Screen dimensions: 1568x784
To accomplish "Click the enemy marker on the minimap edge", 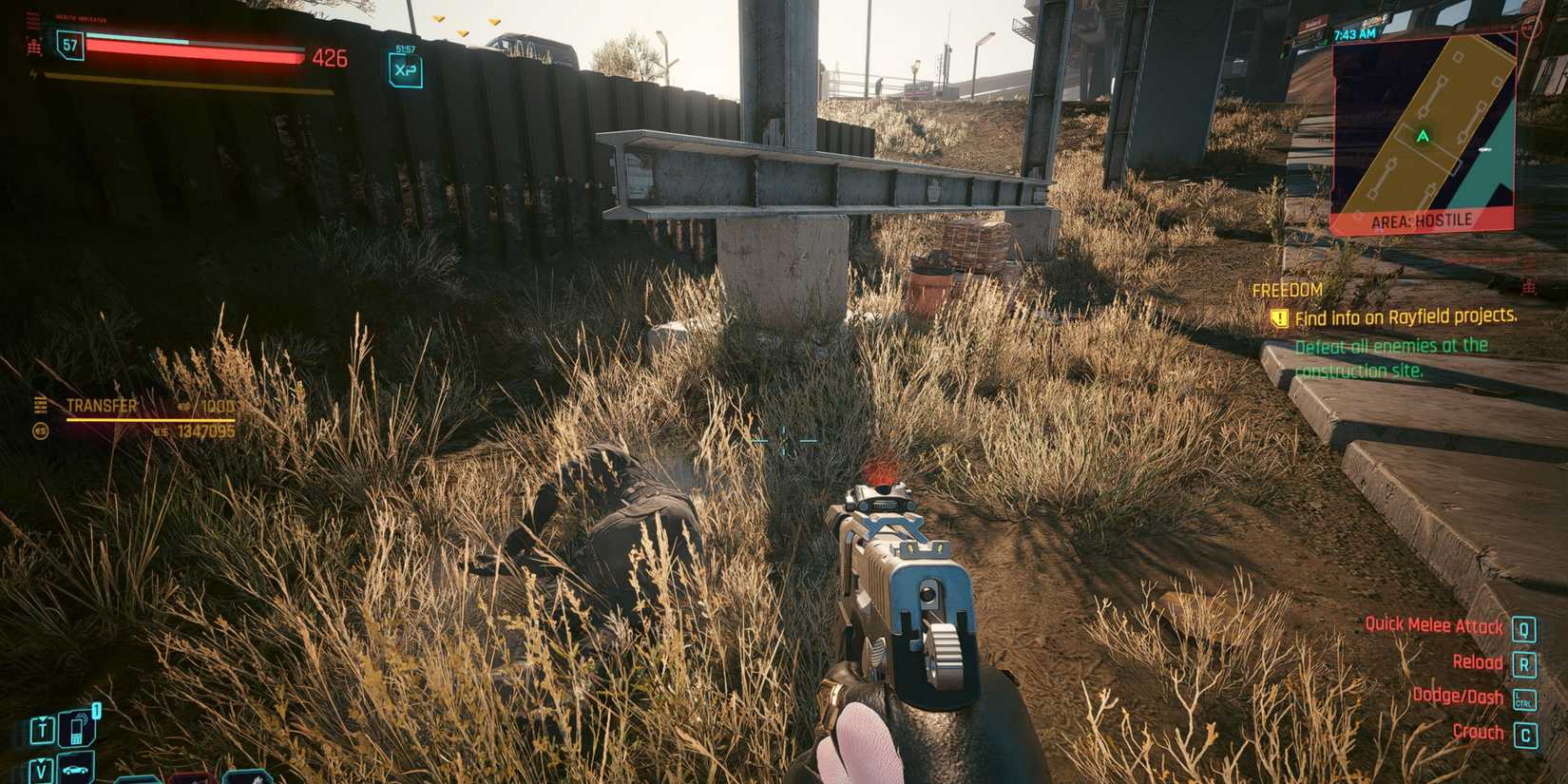I will pos(1528,27).
